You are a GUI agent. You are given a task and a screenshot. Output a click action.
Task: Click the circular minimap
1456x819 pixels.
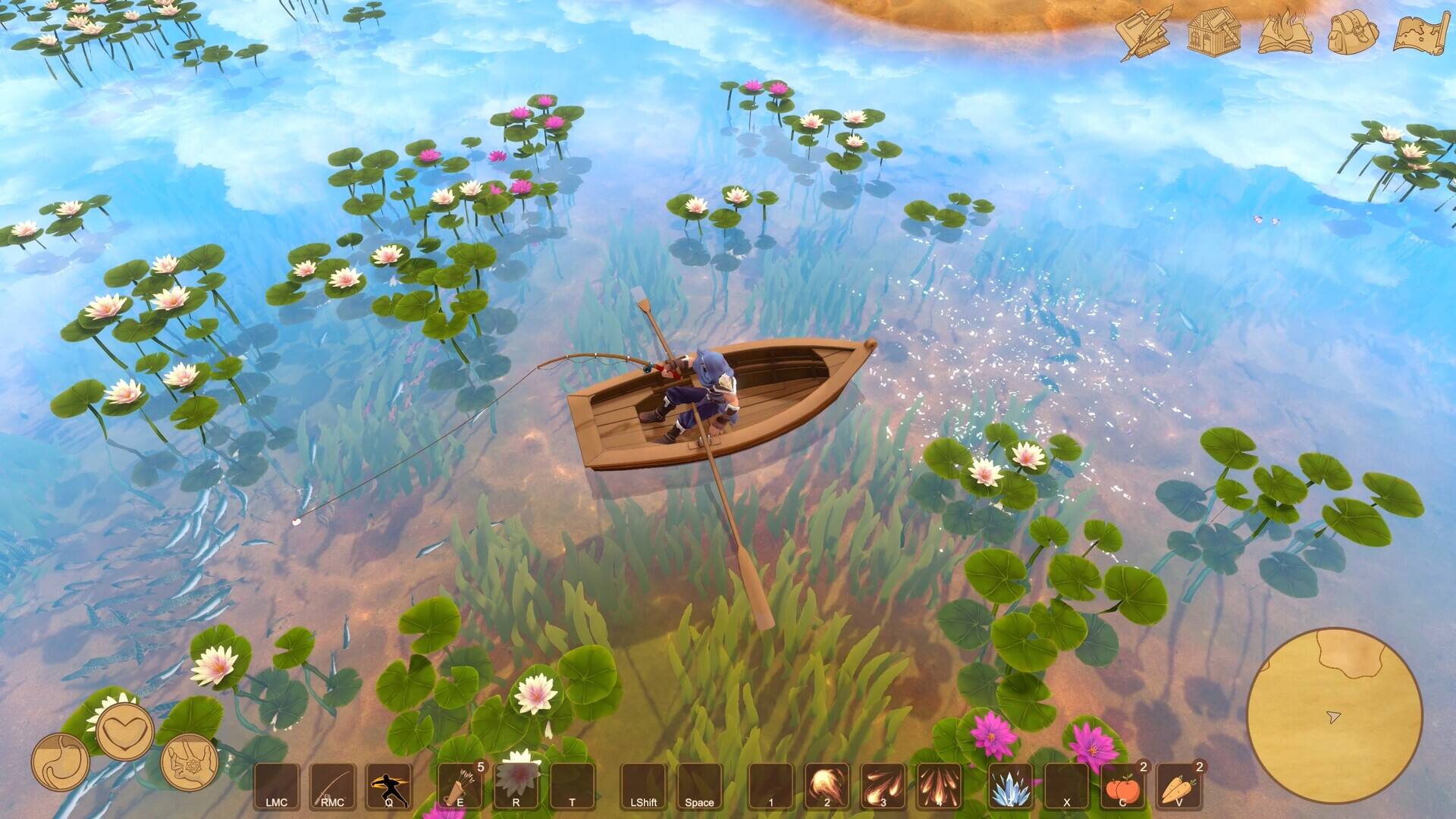1335,716
